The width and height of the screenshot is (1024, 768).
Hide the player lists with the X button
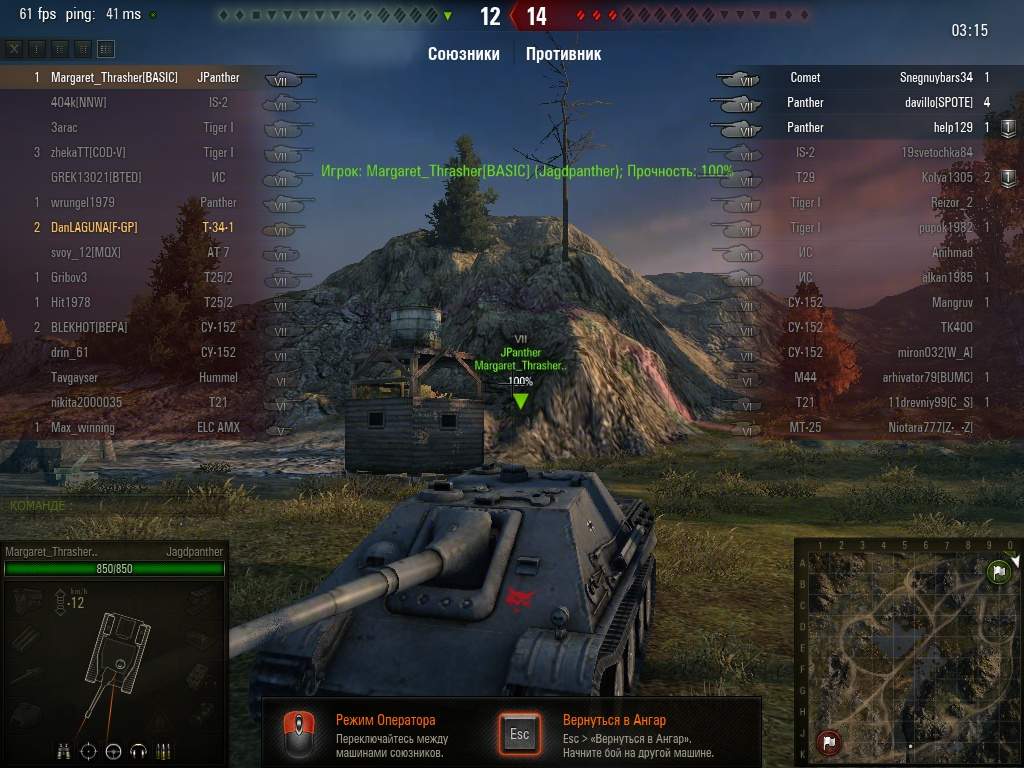(14, 48)
